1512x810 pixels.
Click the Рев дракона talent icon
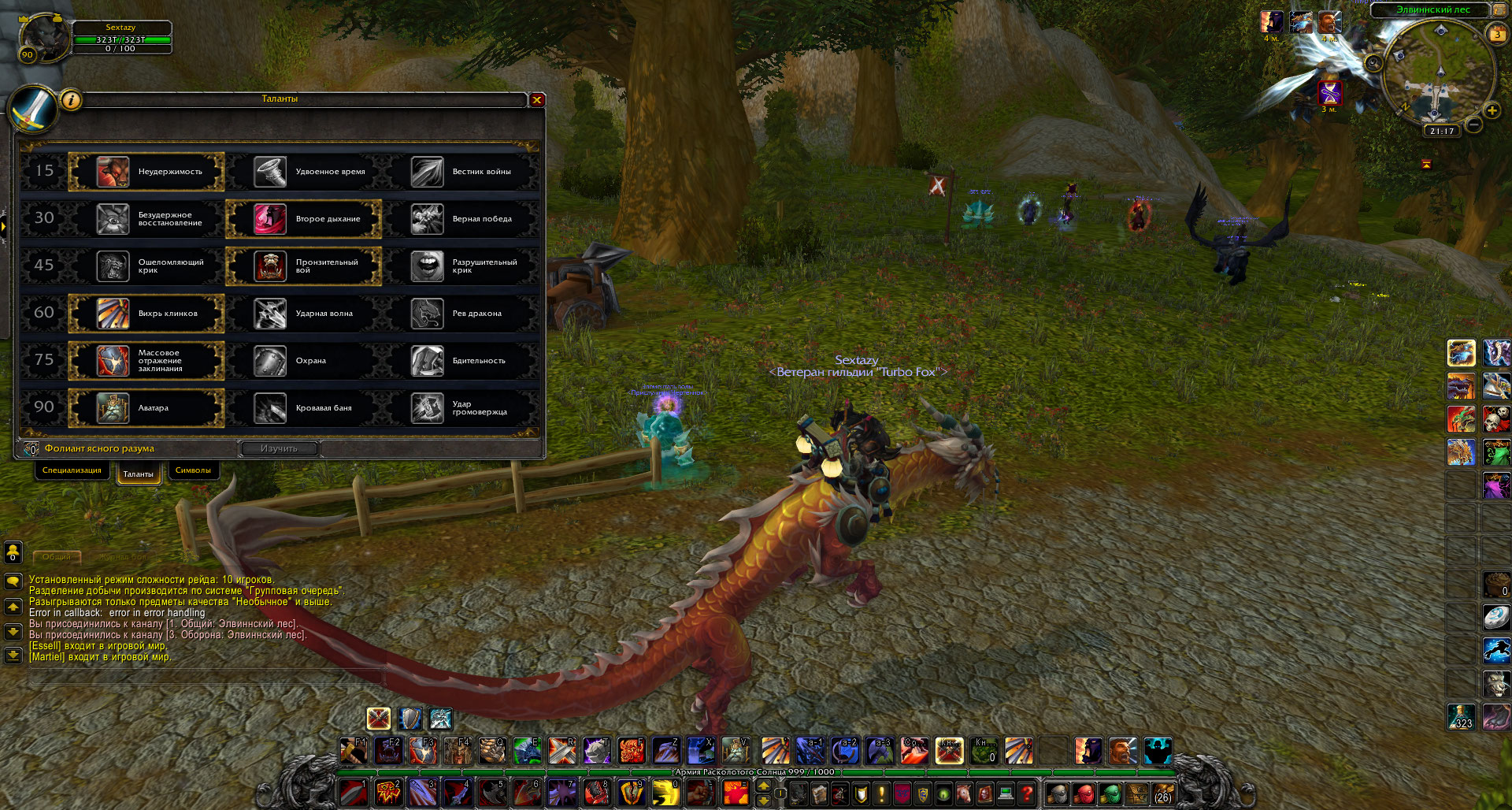(x=426, y=314)
